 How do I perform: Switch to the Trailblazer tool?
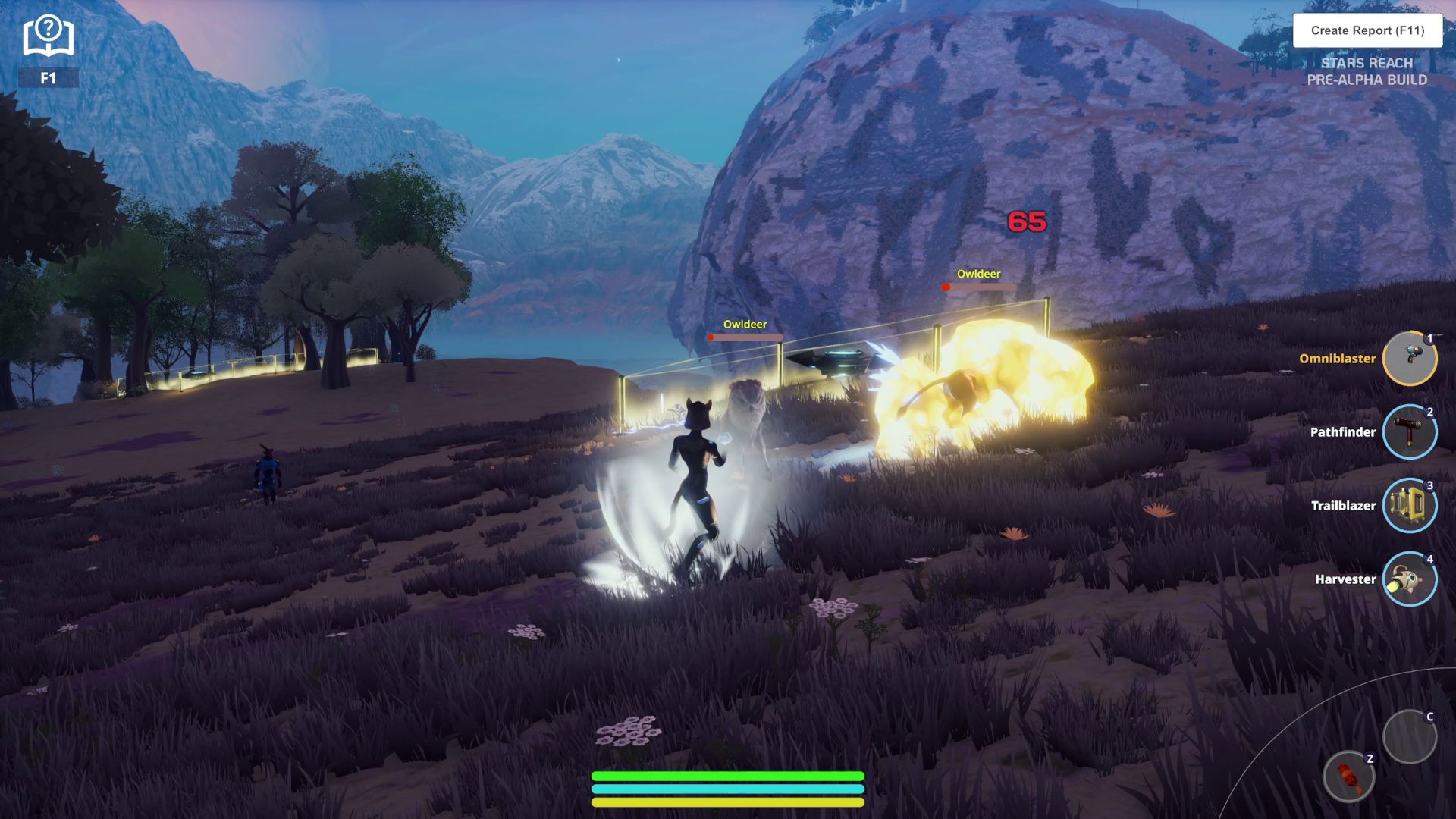click(1409, 506)
